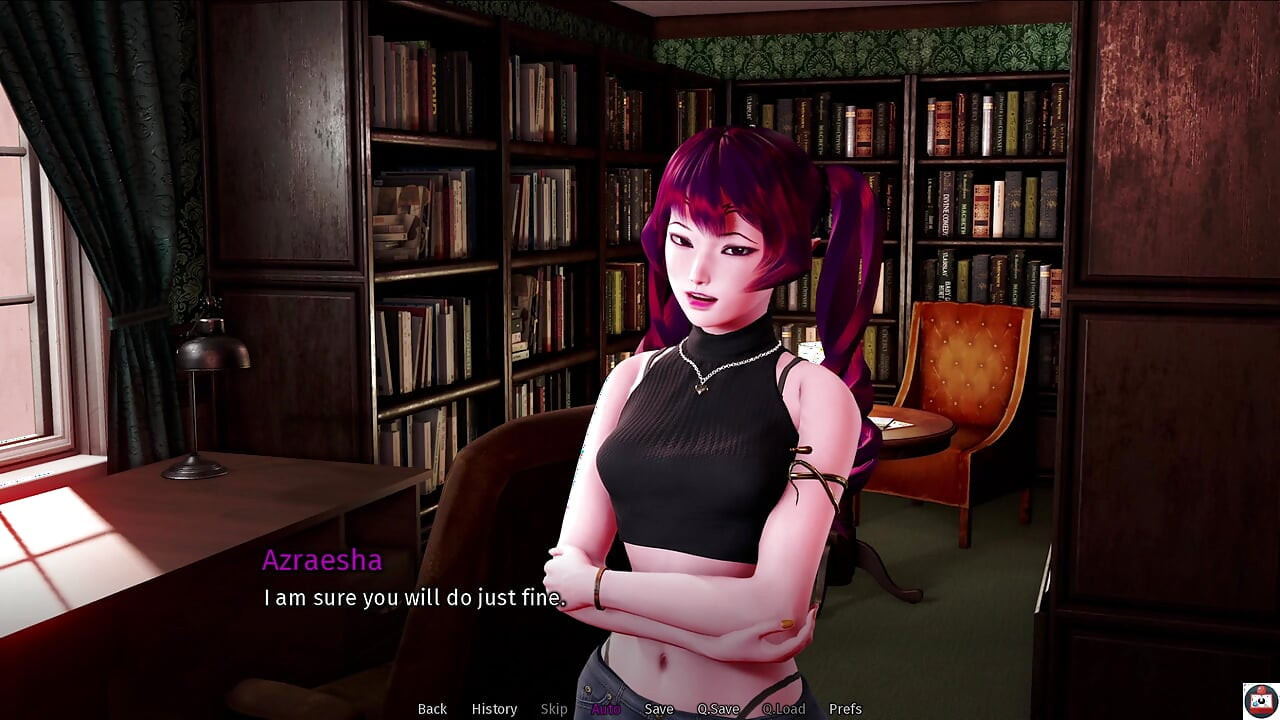Click Azraesha's name label above the dialogue
This screenshot has width=1280, height=720.
pyautogui.click(x=322, y=560)
